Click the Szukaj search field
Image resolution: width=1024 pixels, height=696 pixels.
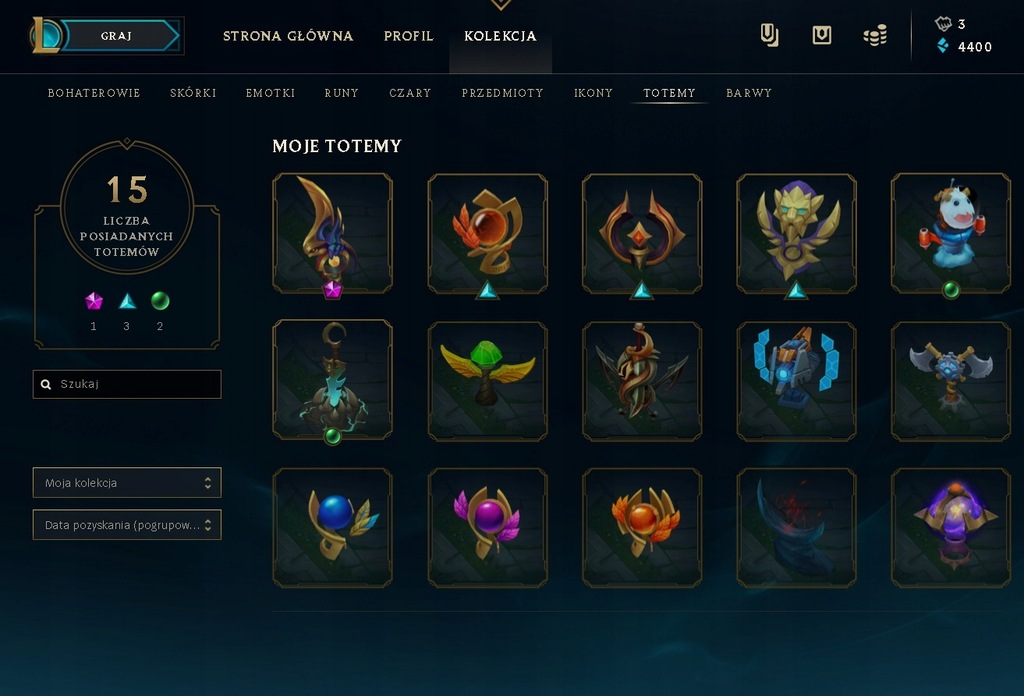127,384
